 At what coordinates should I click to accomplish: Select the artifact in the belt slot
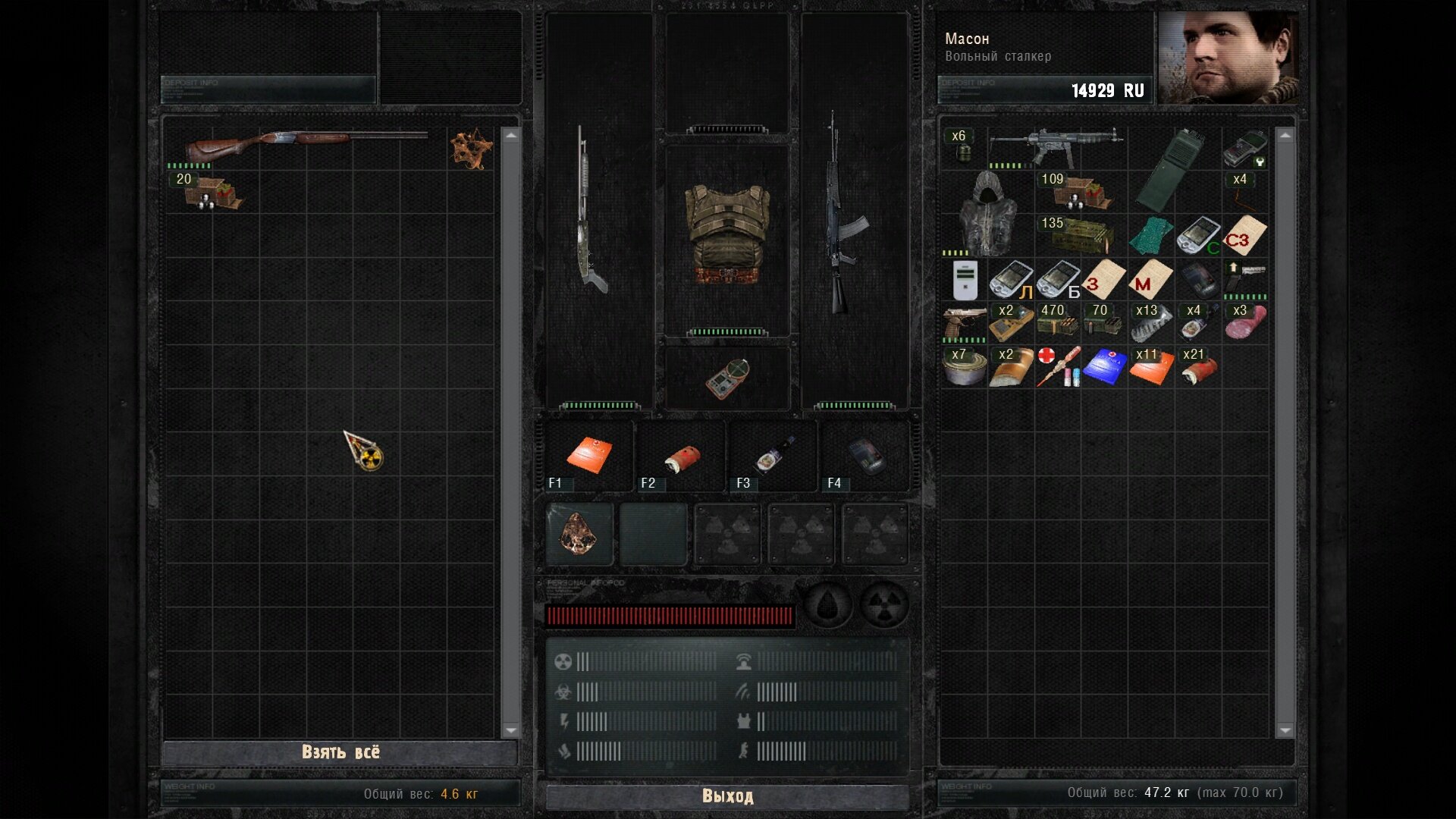tap(579, 534)
